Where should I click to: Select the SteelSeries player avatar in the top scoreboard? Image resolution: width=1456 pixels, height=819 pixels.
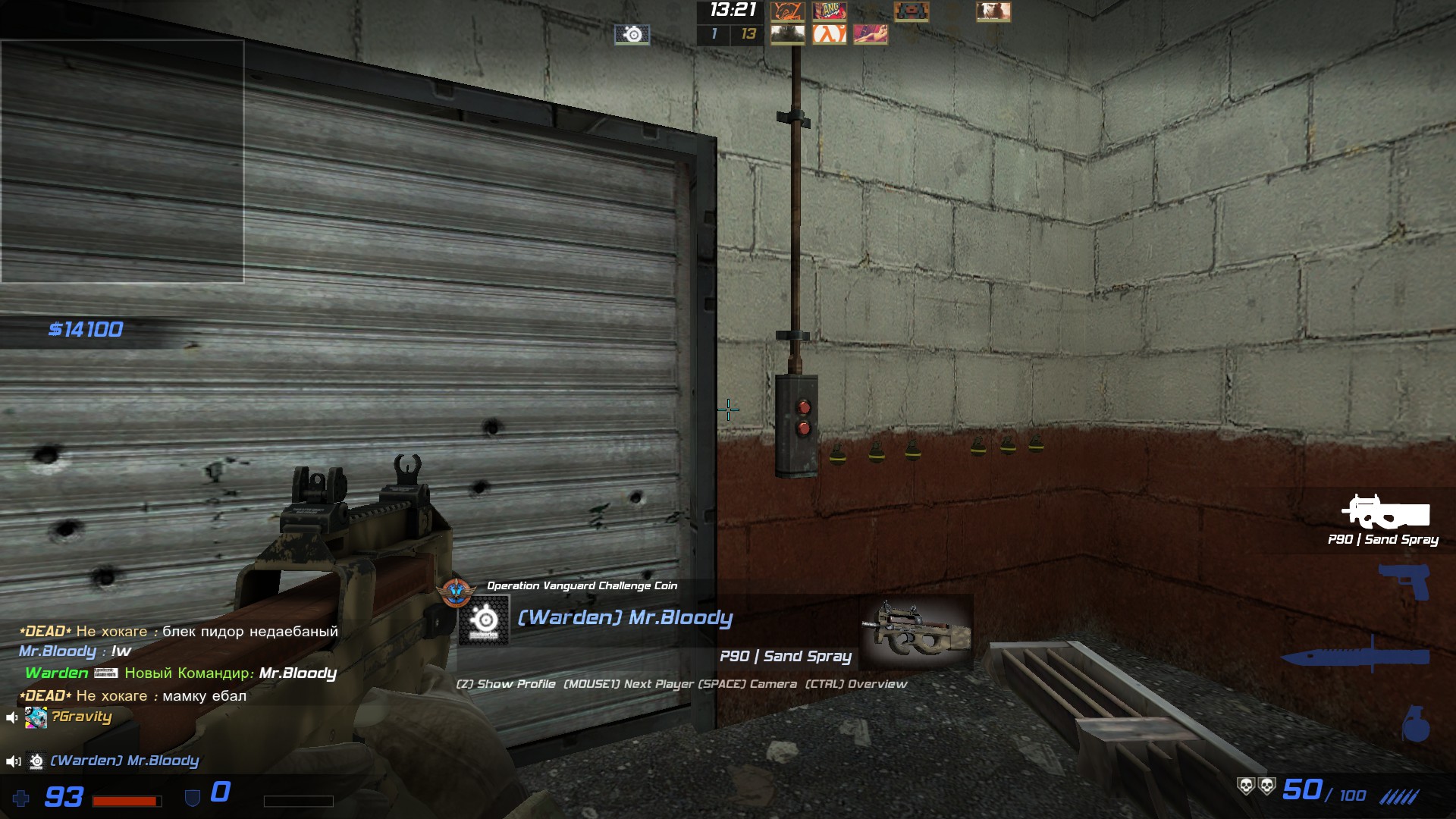pyautogui.click(x=632, y=34)
